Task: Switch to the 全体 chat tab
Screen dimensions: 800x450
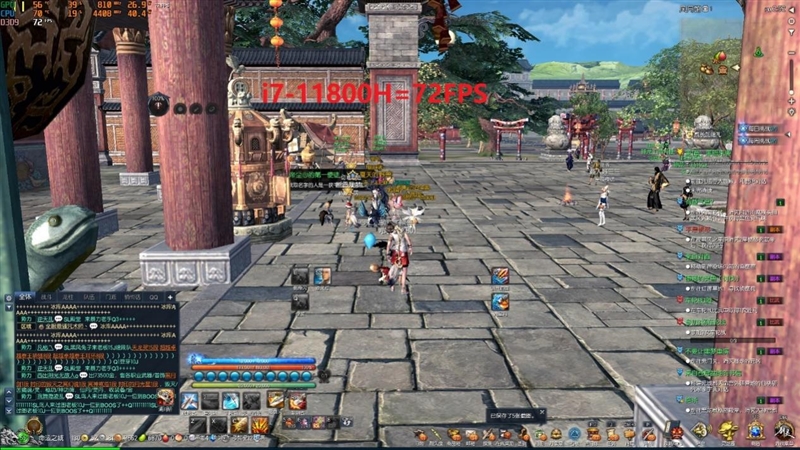Action: [x=25, y=296]
